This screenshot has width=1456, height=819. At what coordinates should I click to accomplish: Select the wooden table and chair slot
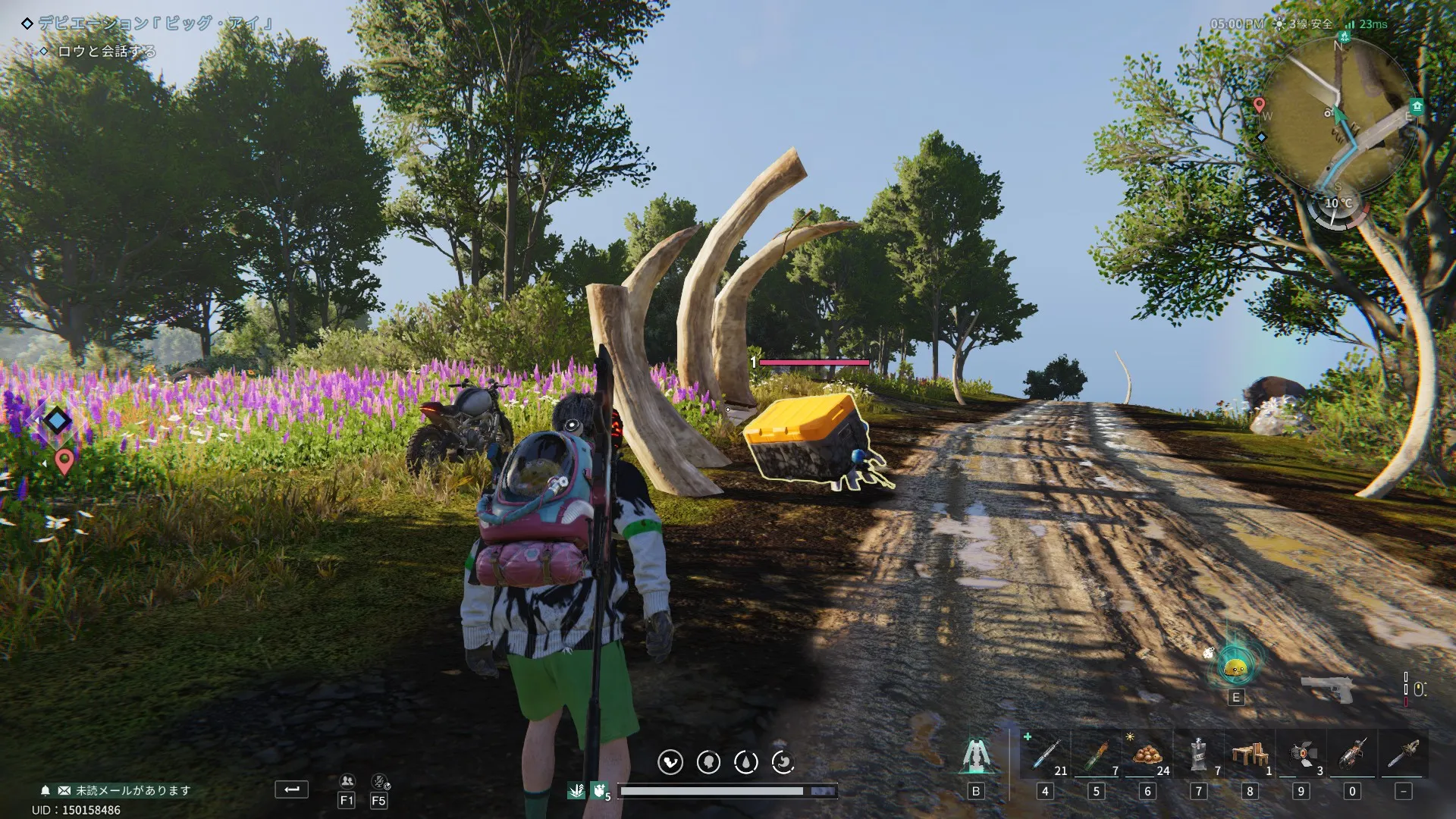click(x=1250, y=755)
